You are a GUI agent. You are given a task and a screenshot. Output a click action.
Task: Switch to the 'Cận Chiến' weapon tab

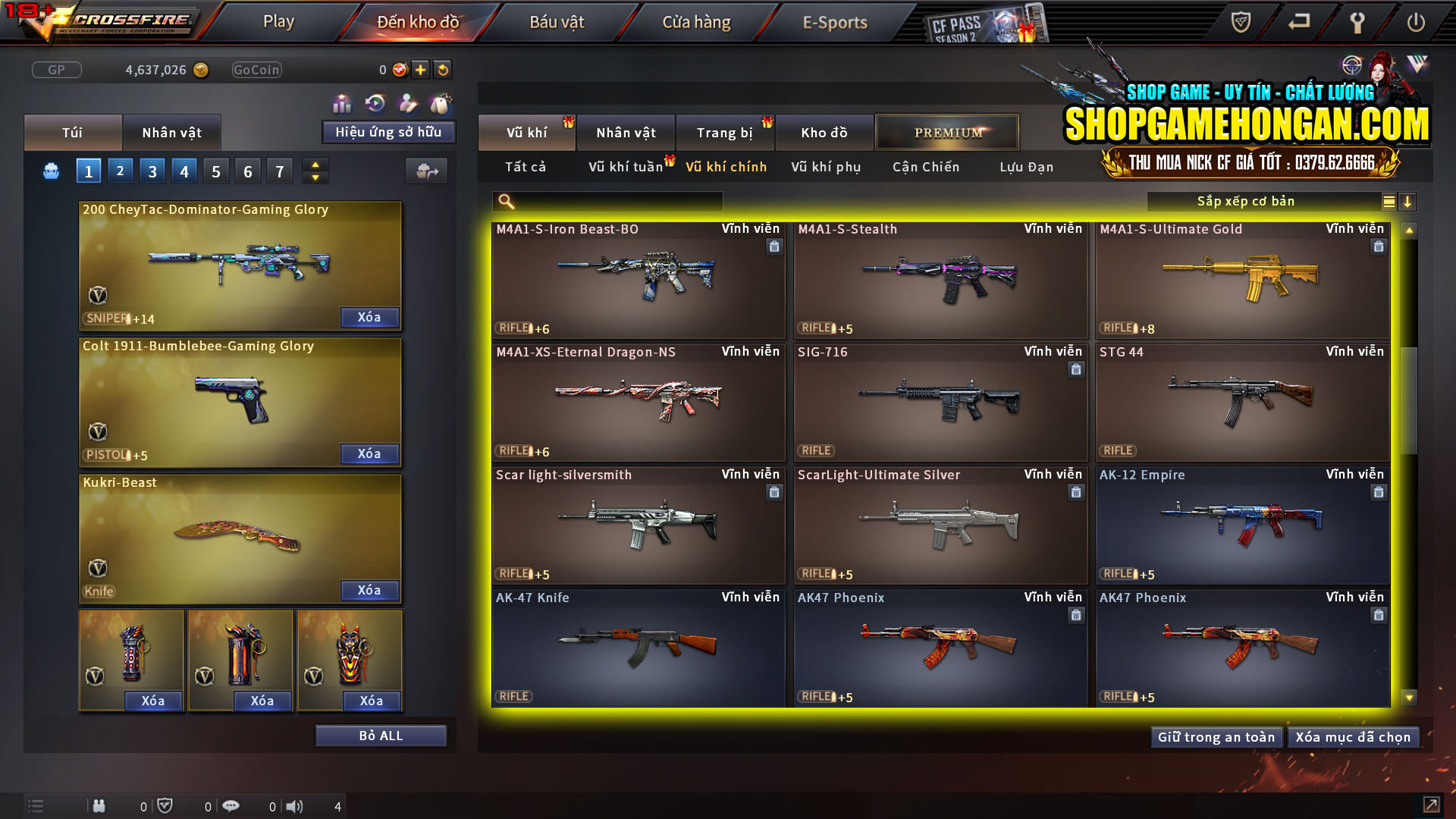tap(925, 167)
